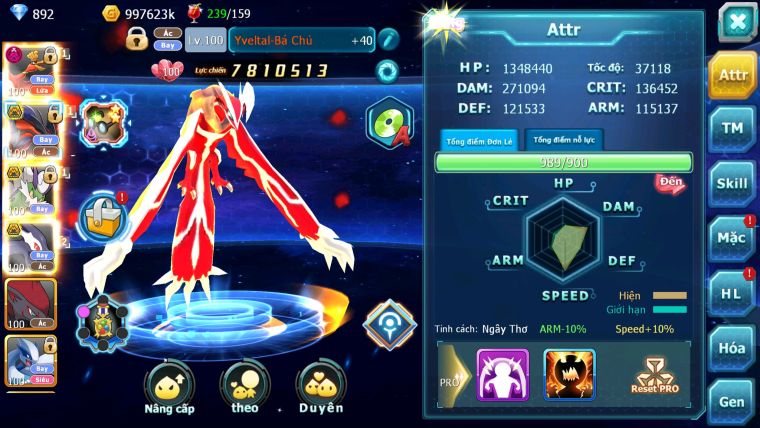
Task: Edit the Yveltal name with pencil icon
Action: (388, 40)
